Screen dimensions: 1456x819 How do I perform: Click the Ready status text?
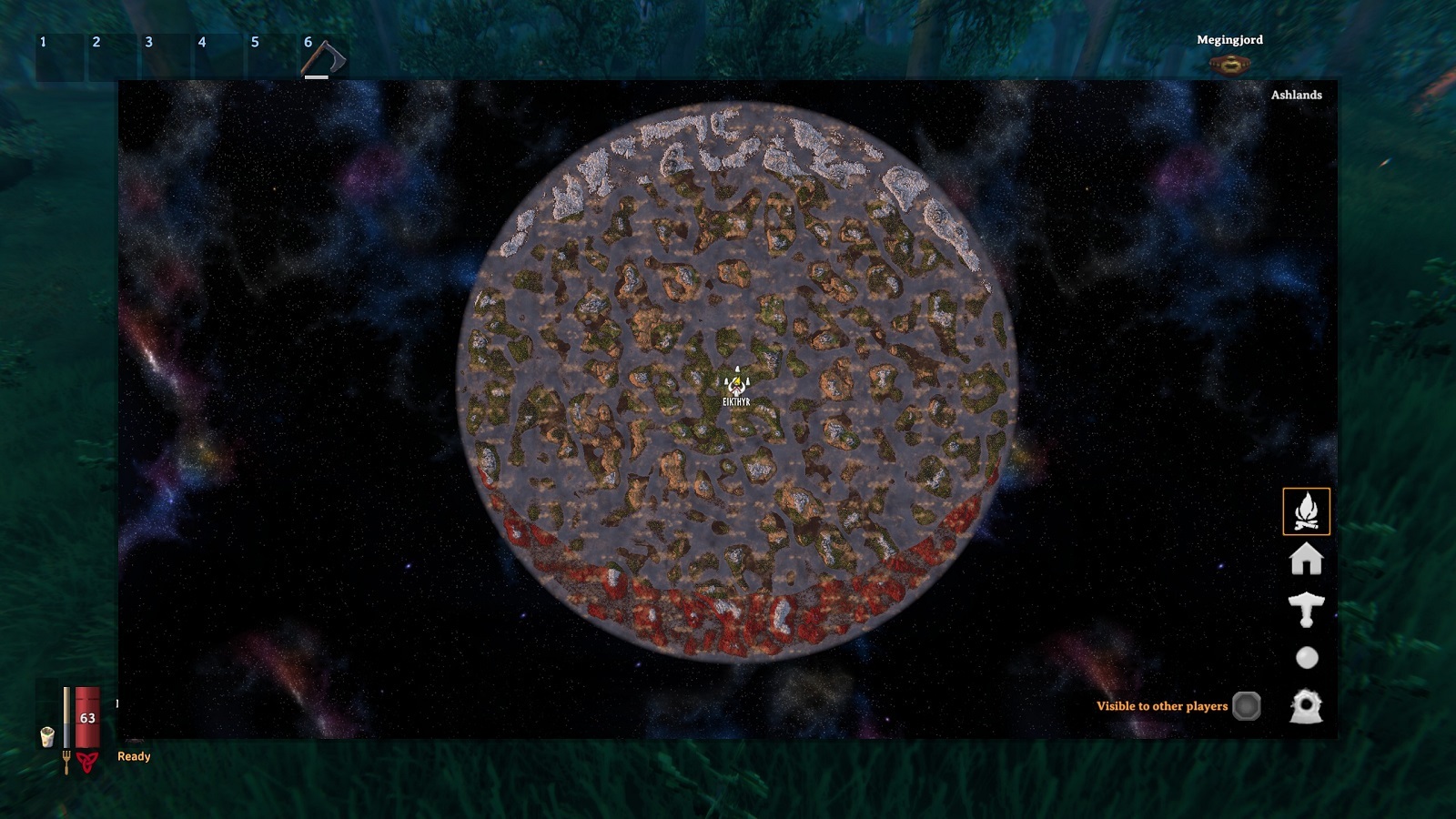coord(132,756)
